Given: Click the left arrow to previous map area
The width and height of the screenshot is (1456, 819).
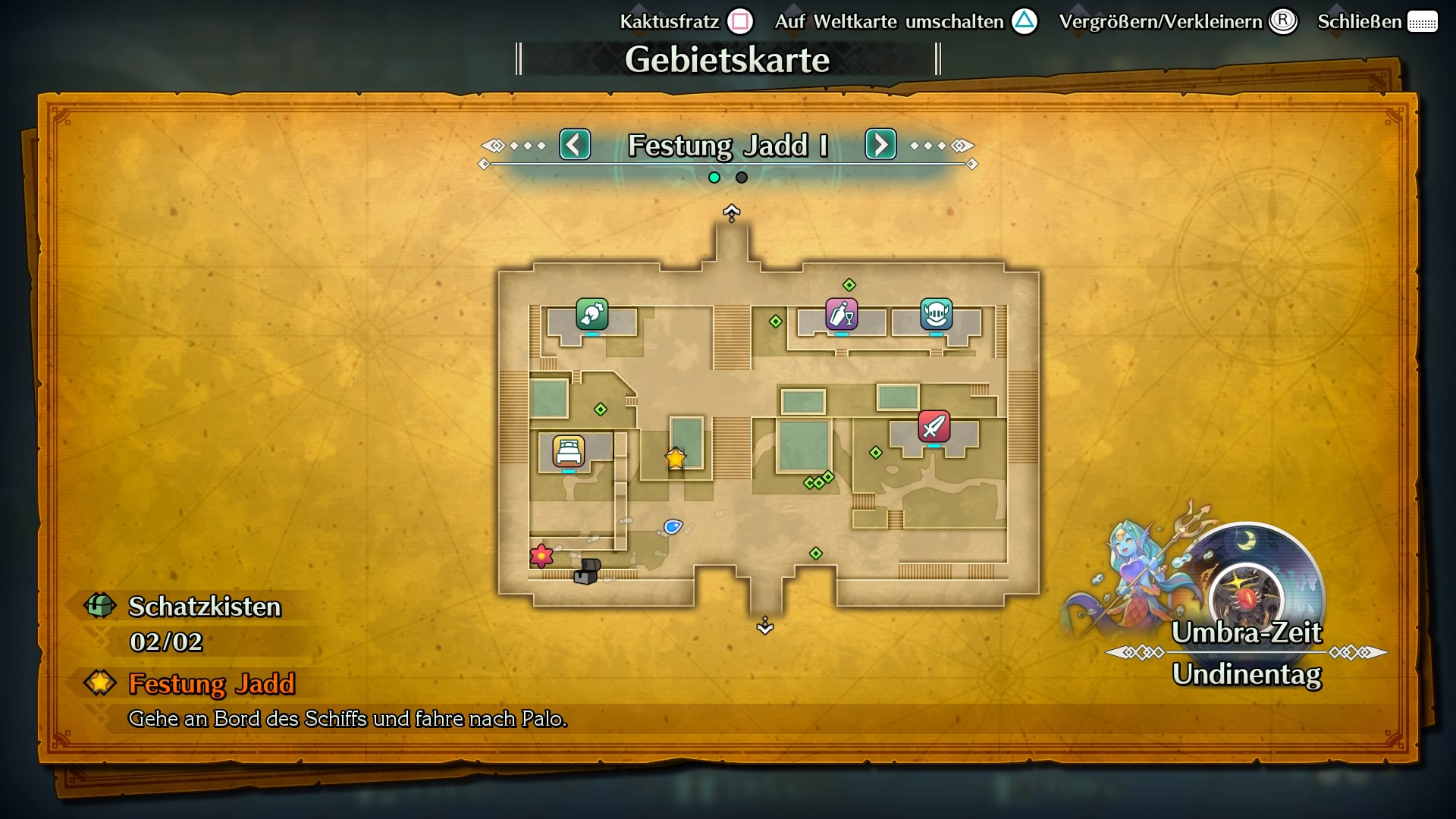Looking at the screenshot, I should [575, 144].
